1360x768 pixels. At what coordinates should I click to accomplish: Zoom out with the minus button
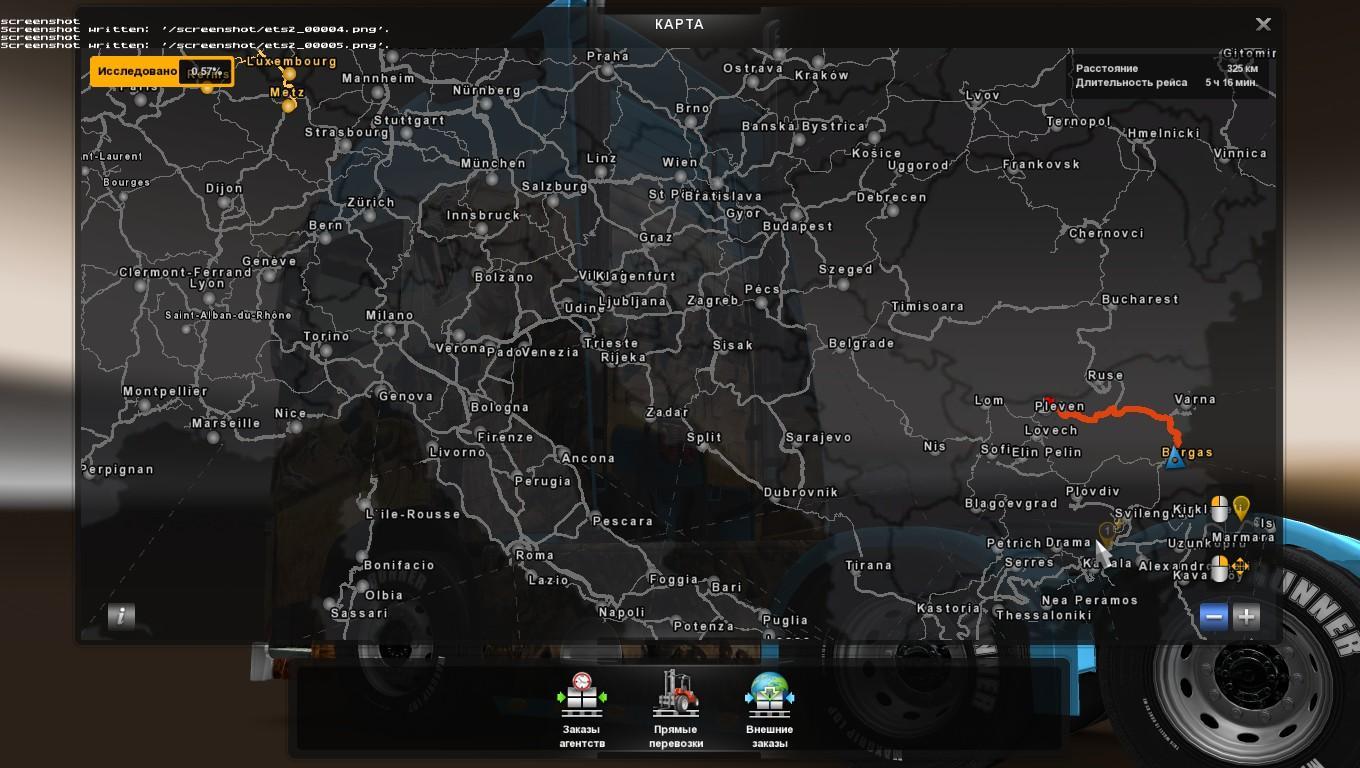pos(1213,617)
